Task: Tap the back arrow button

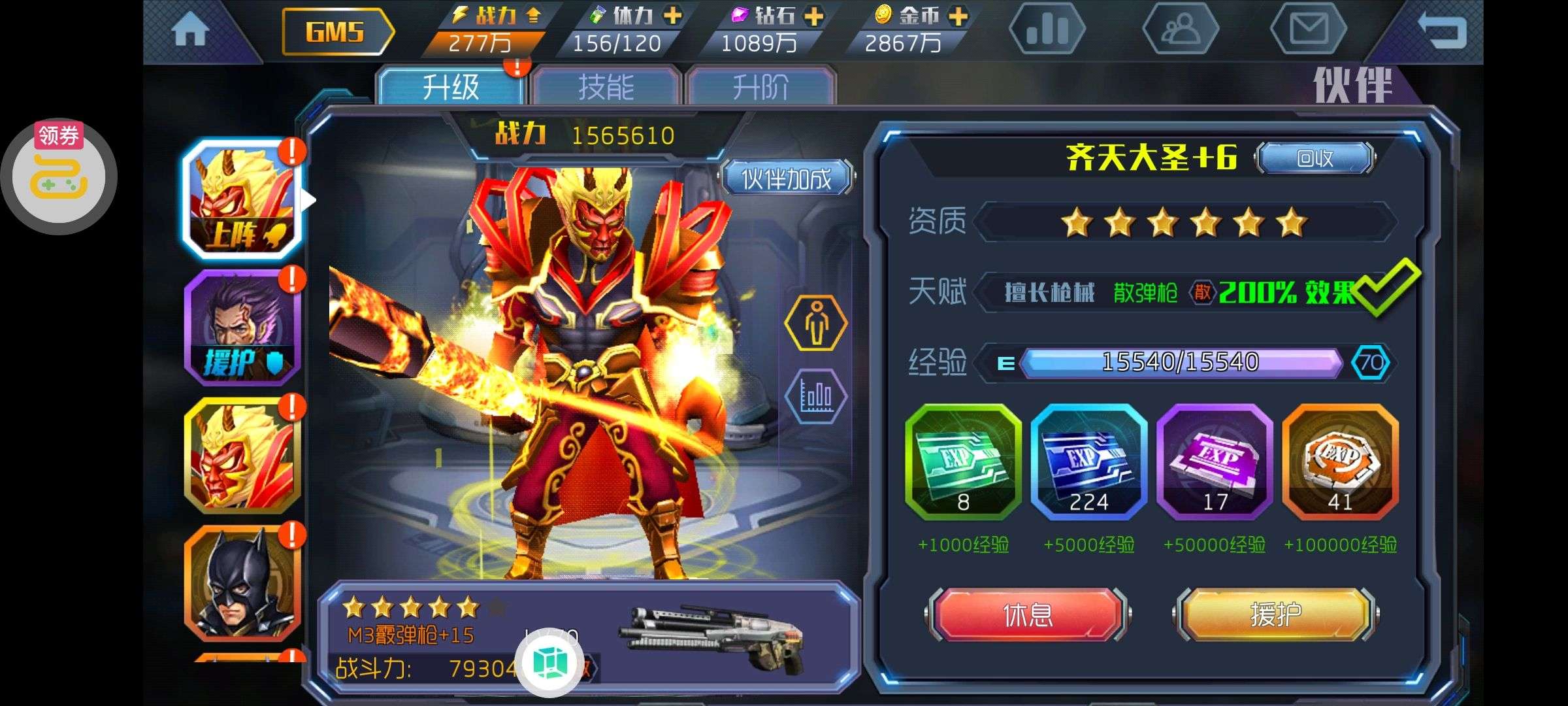Action: [1442, 31]
